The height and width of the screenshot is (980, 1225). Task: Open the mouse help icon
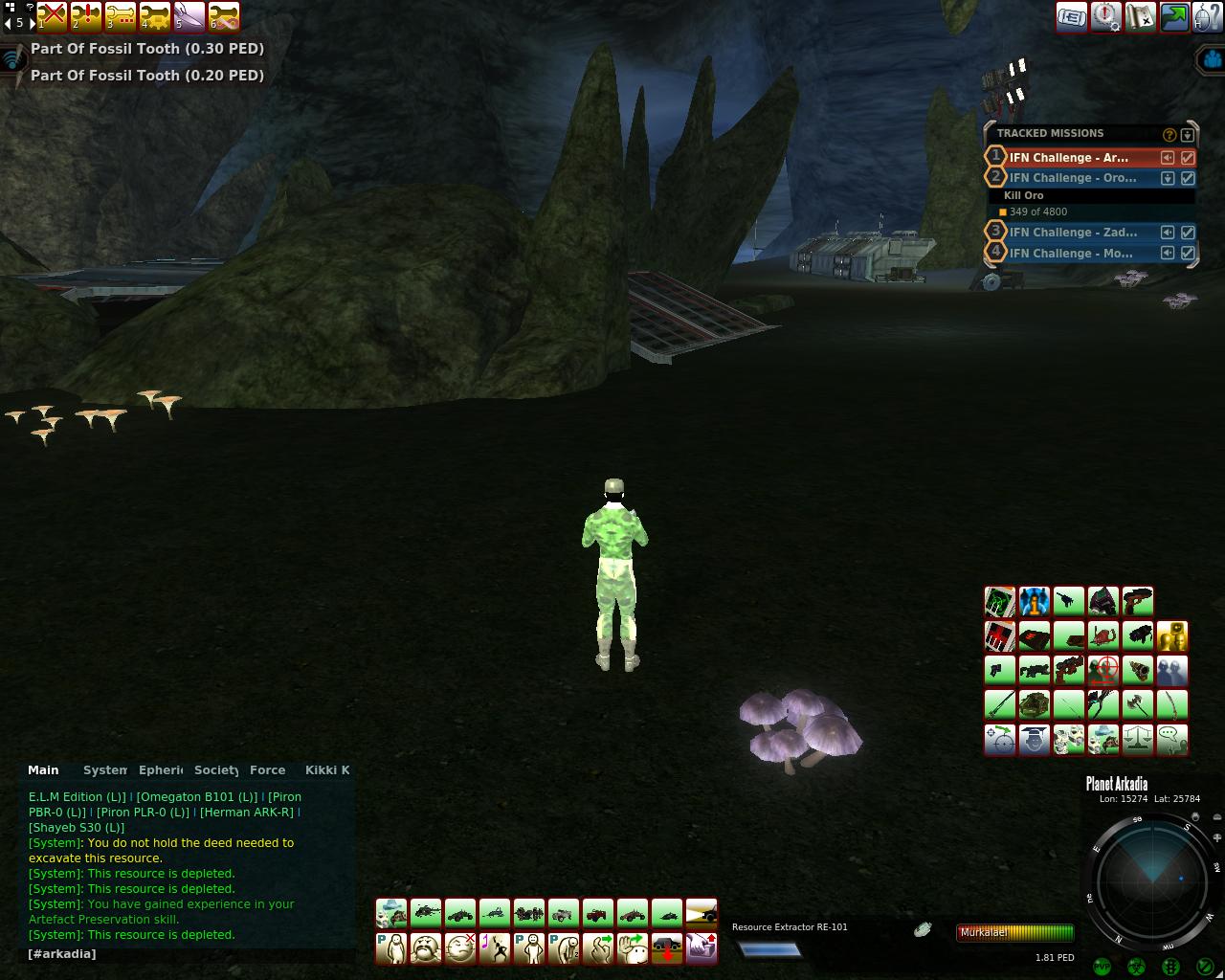point(1207,16)
